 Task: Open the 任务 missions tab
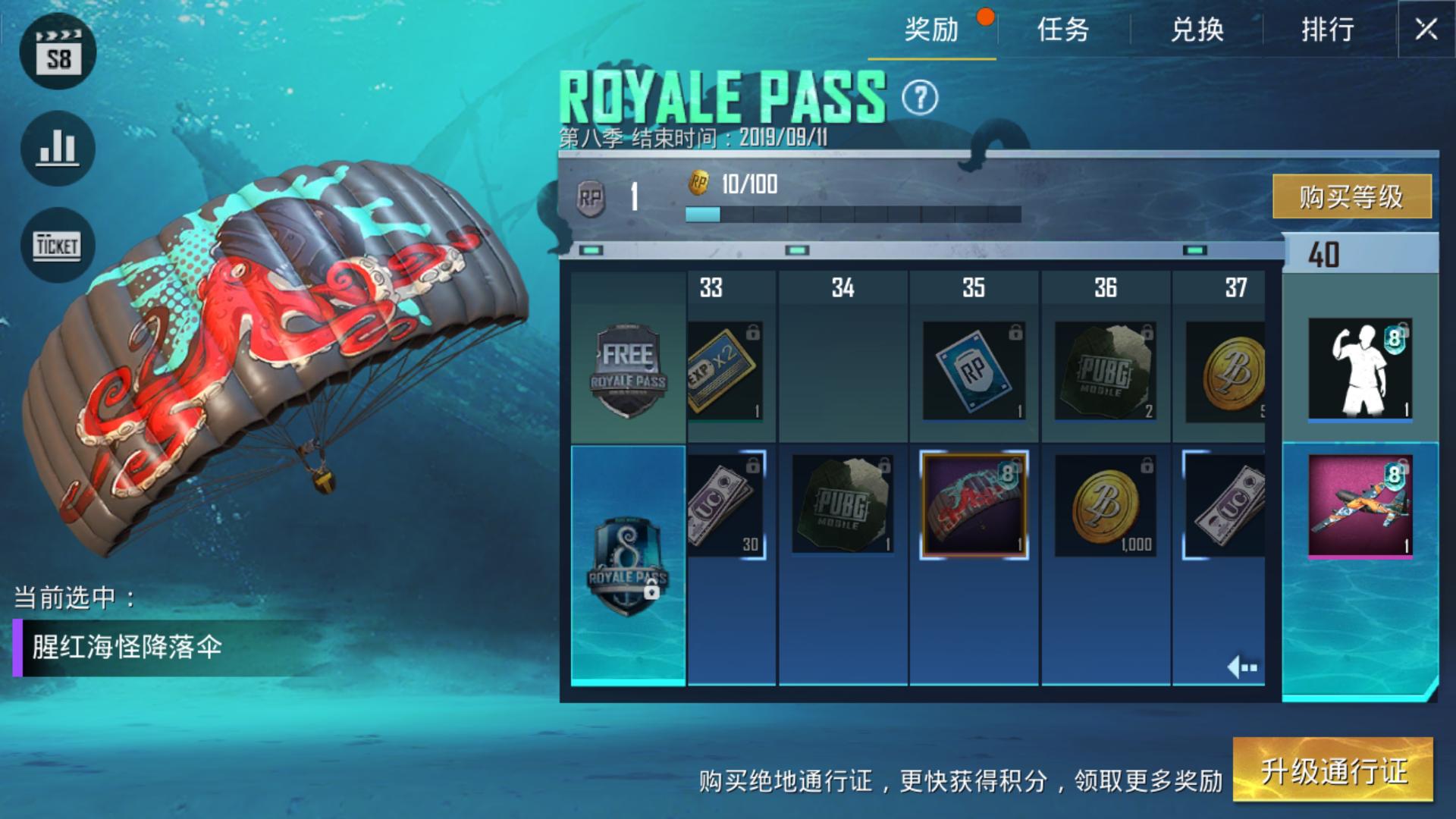click(1063, 30)
